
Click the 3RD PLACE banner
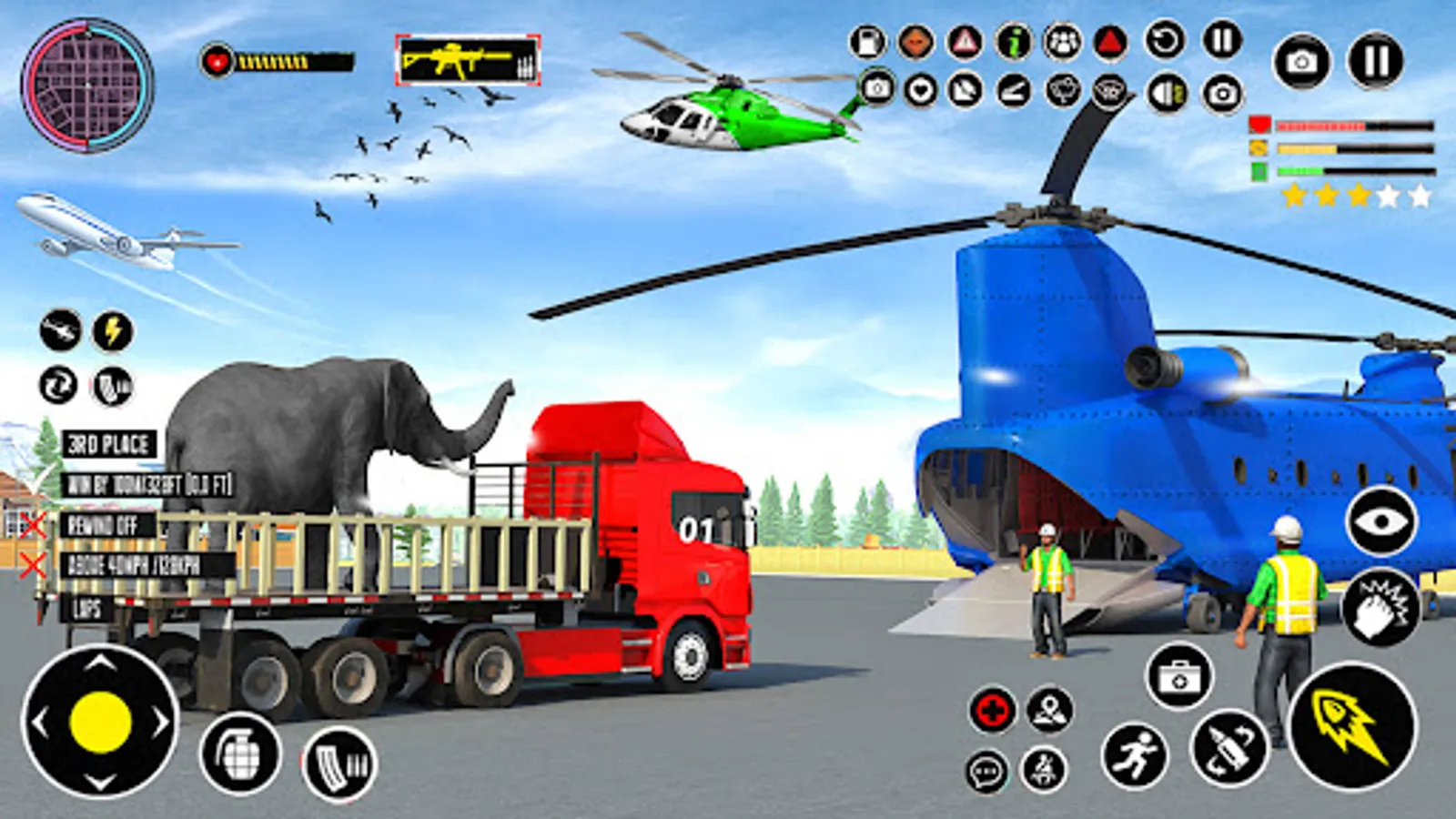109,443
